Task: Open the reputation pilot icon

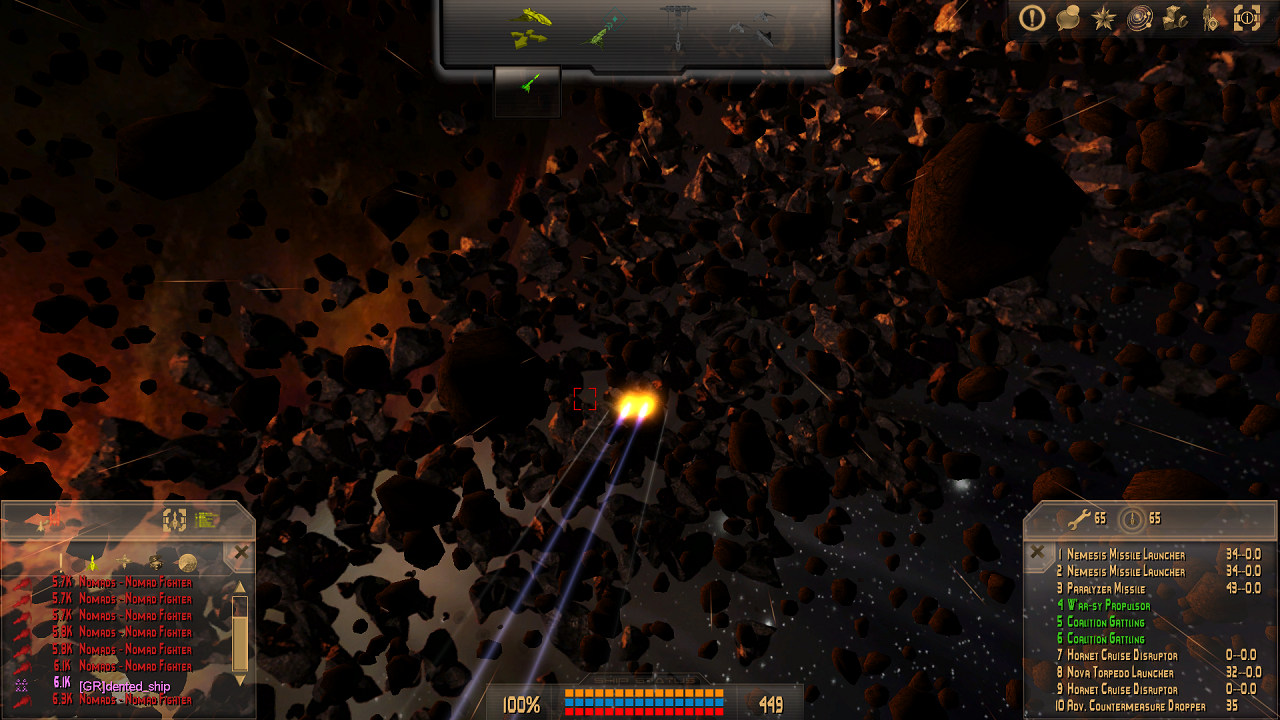Action: [1210, 18]
